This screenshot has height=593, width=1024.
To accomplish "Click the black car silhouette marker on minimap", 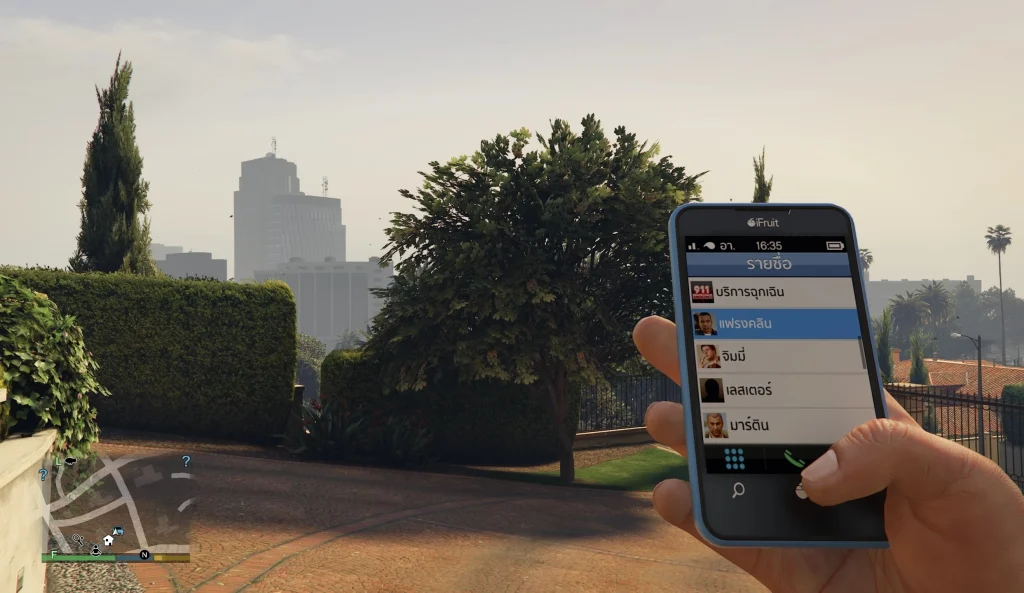I will point(70,462).
